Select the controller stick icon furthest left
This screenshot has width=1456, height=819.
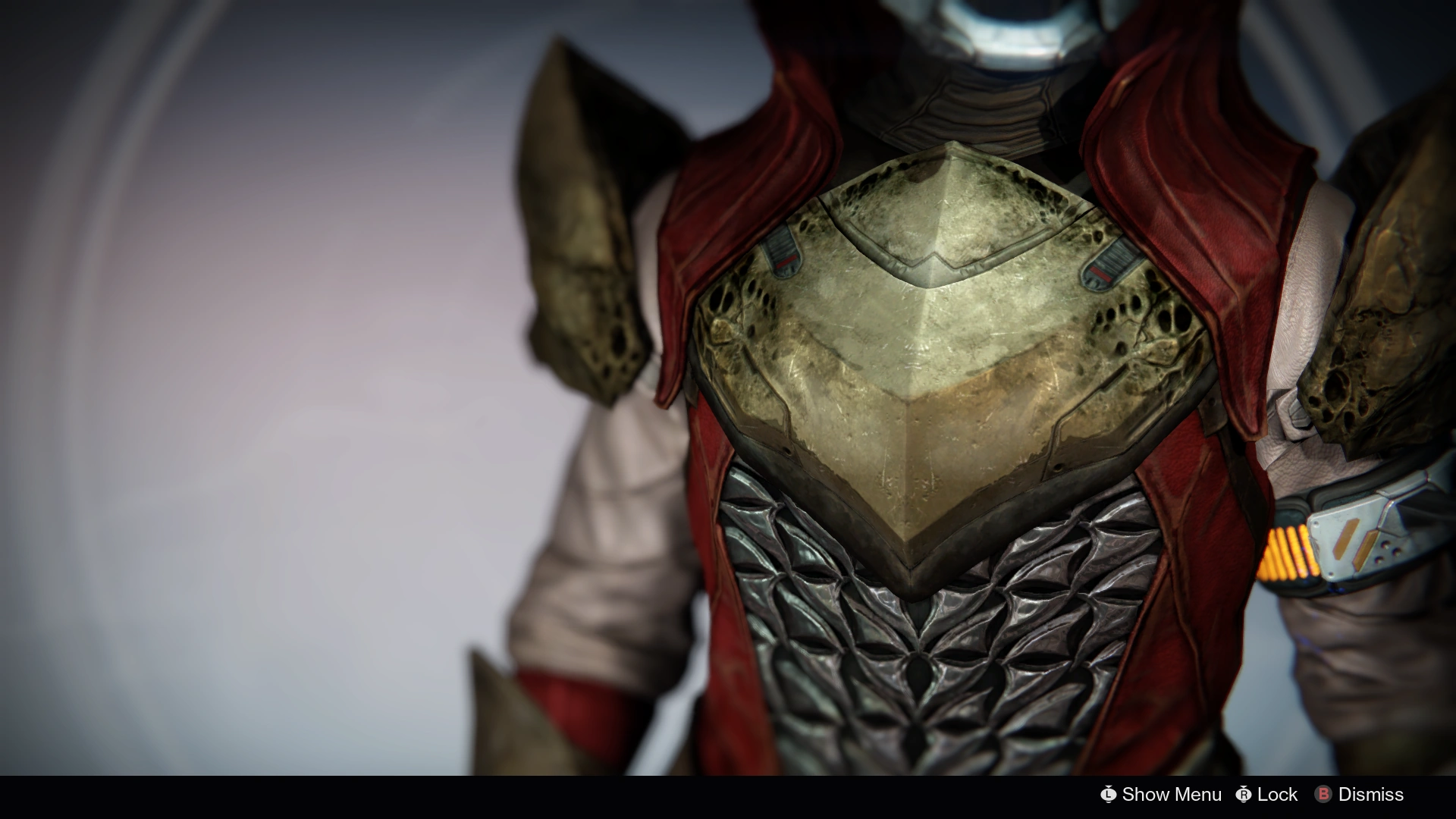(x=1109, y=794)
